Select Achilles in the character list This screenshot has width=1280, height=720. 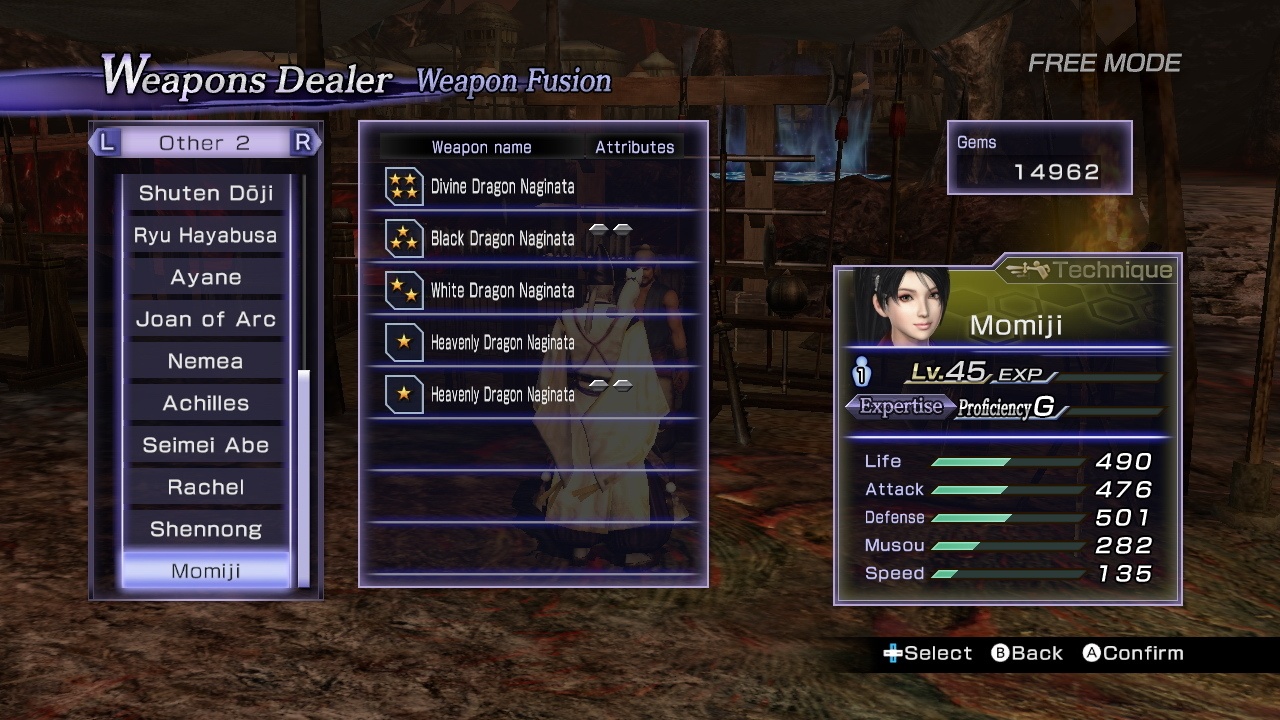coord(206,403)
